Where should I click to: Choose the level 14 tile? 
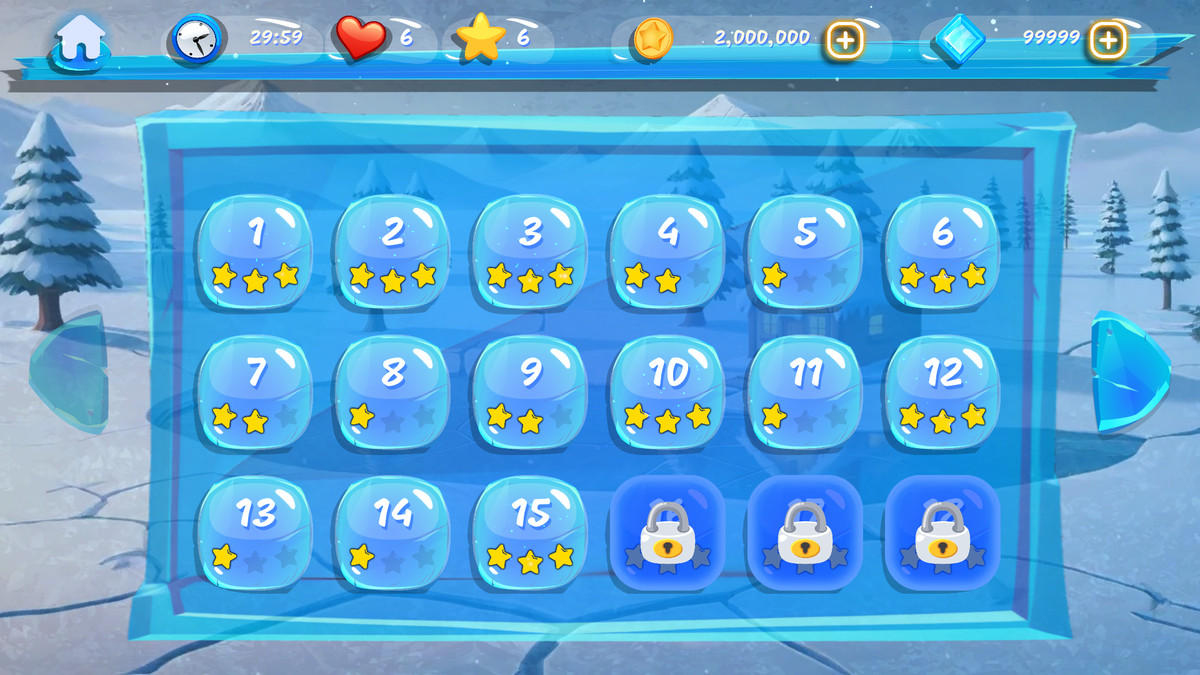(x=393, y=532)
